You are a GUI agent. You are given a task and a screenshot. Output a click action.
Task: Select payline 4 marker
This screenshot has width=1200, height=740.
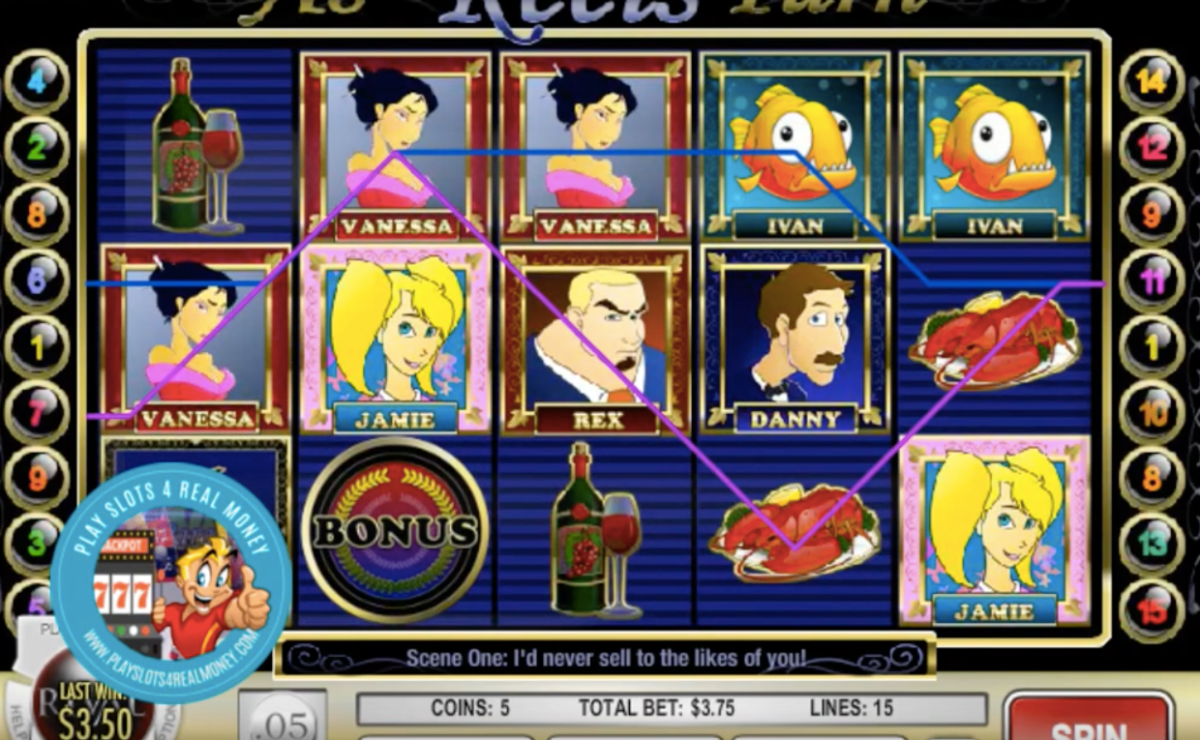[x=37, y=81]
